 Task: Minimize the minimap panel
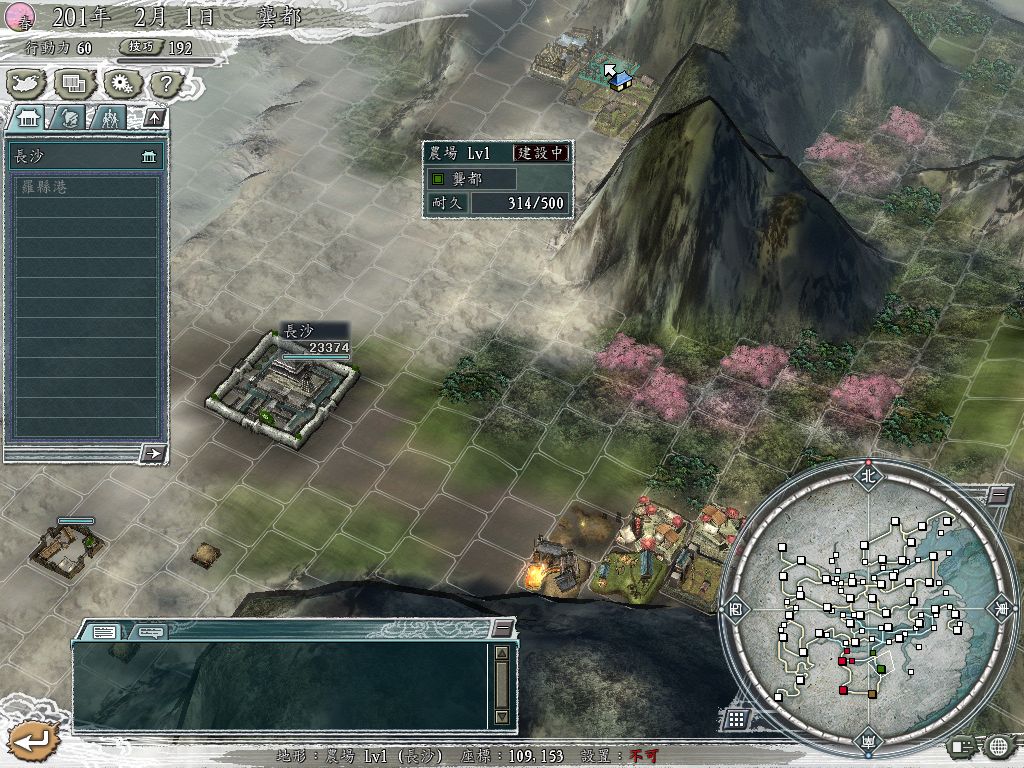pos(998,495)
